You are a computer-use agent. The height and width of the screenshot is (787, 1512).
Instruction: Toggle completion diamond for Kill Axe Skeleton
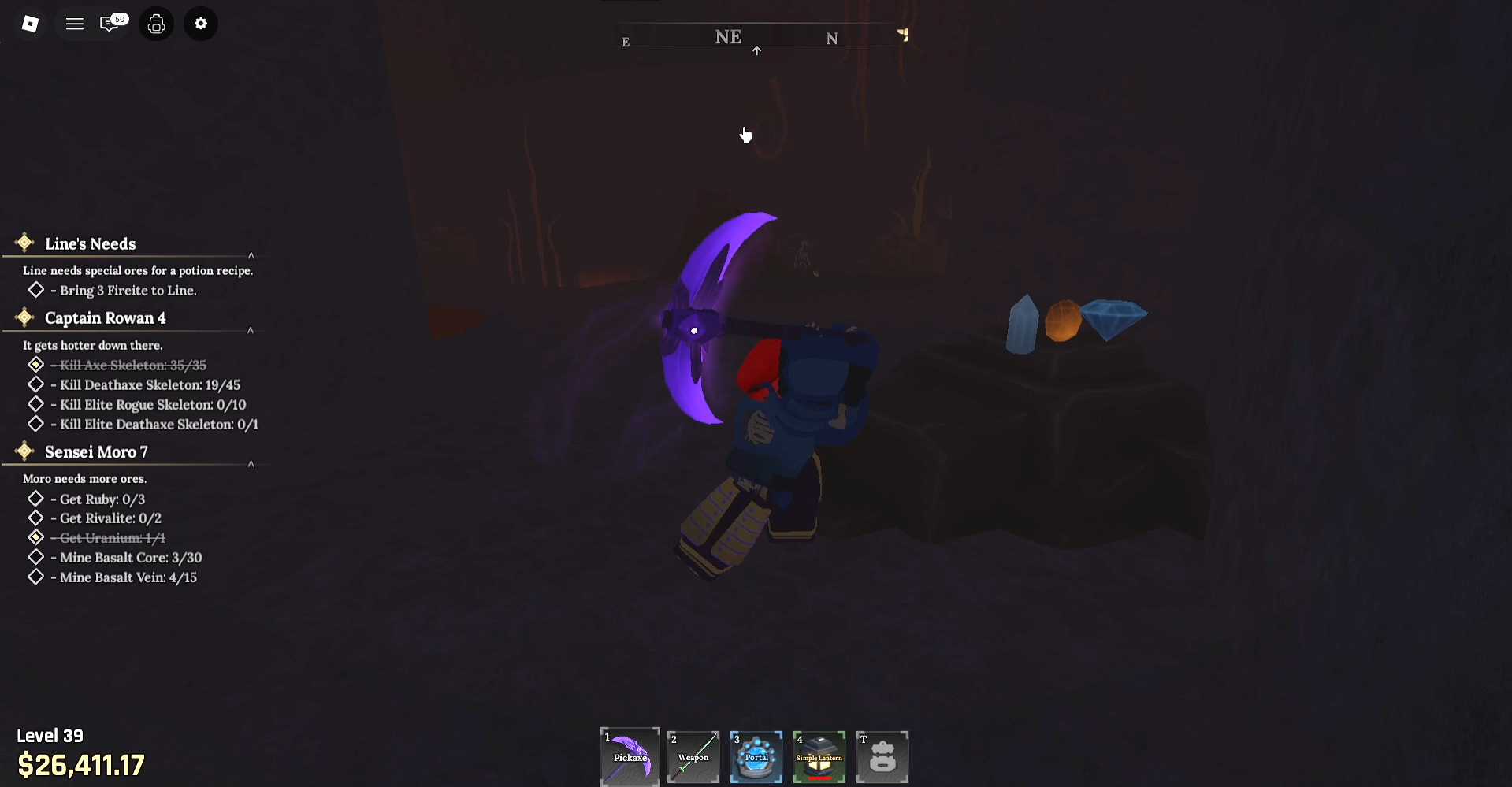(x=35, y=365)
